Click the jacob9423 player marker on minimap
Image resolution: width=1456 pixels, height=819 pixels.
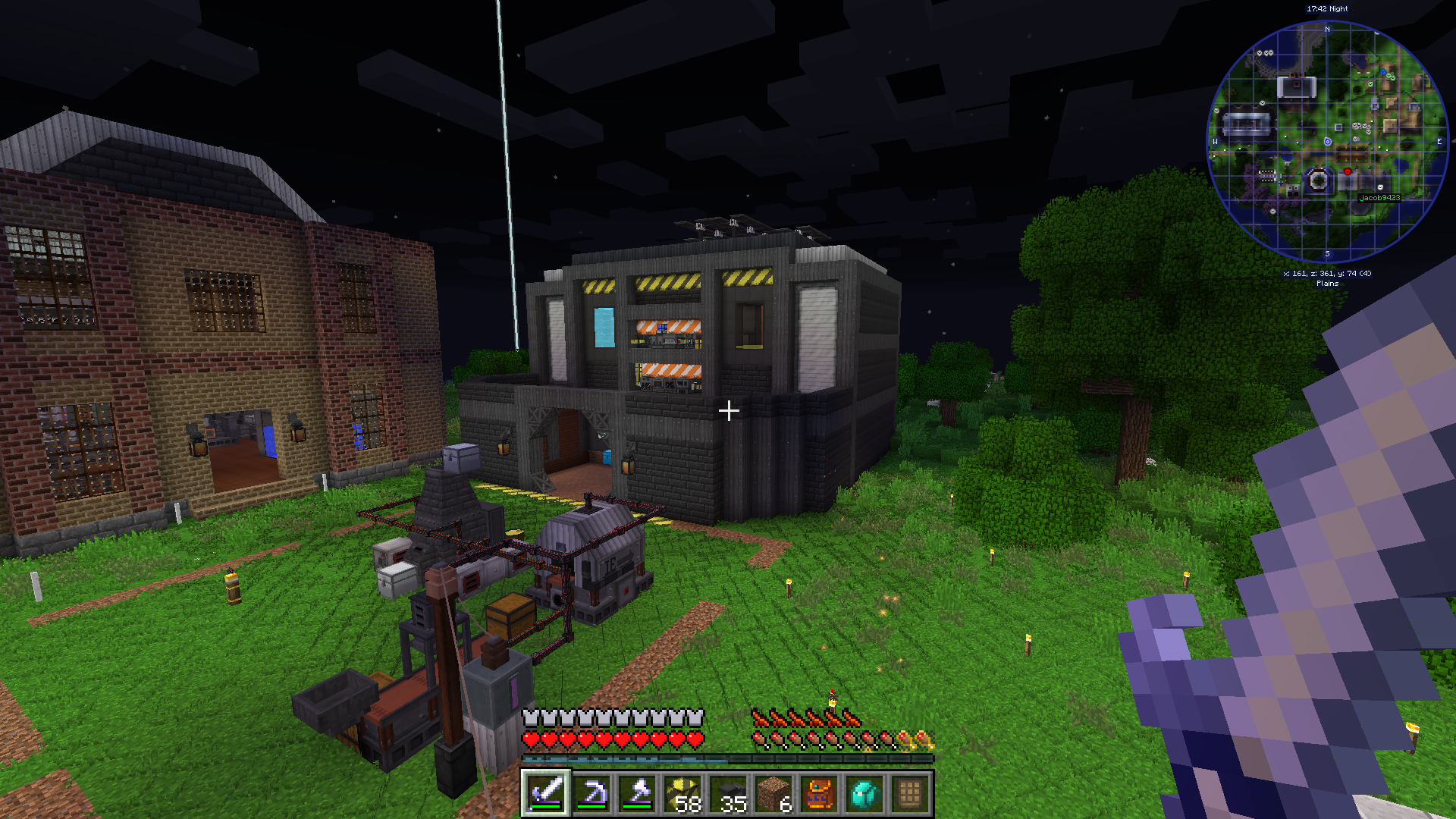click(1379, 187)
